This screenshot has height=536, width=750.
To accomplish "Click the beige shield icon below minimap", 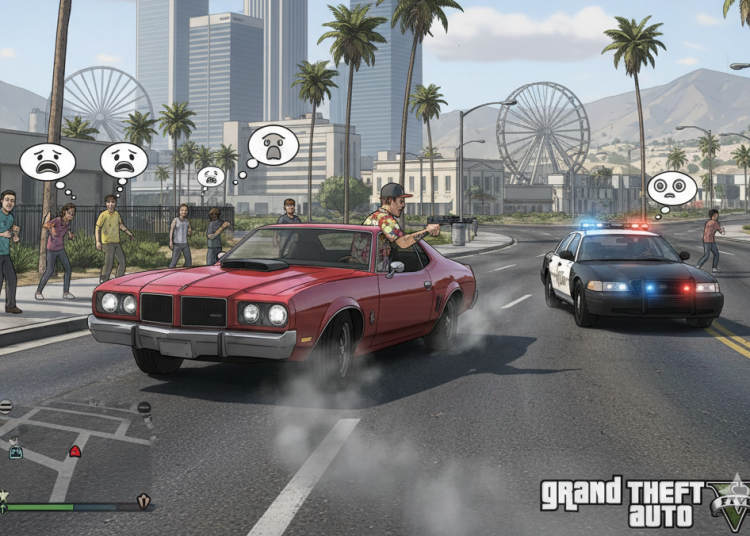I will point(142,501).
